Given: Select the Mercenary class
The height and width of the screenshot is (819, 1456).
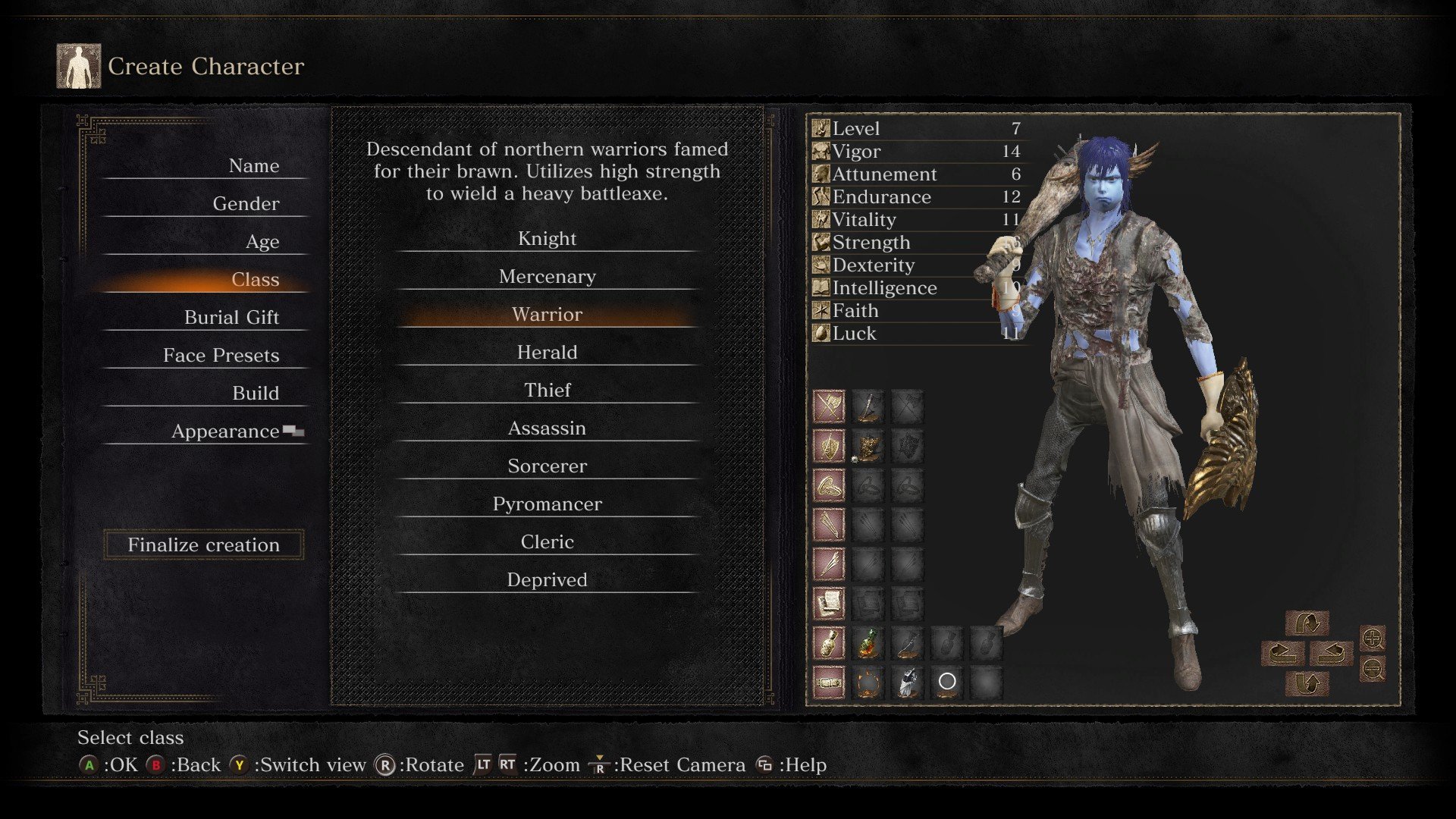Looking at the screenshot, I should 547,277.
